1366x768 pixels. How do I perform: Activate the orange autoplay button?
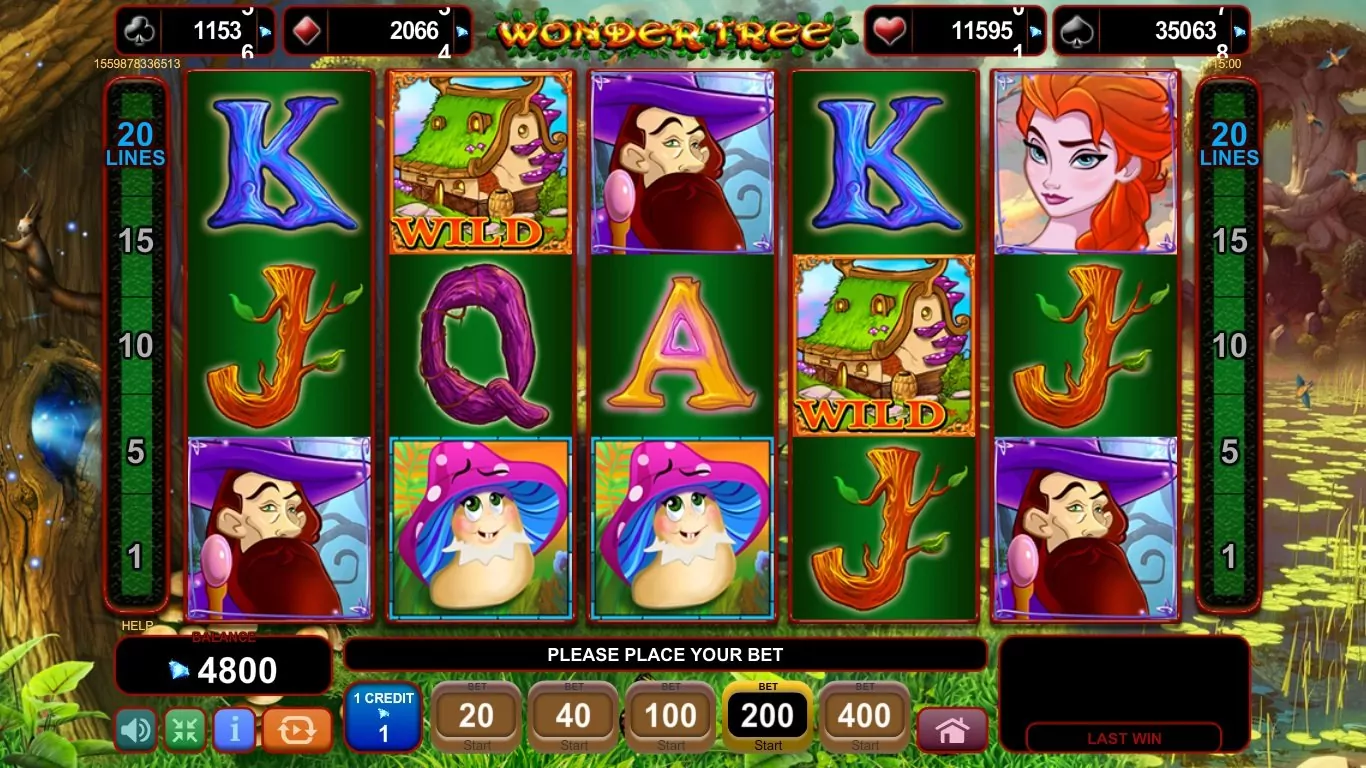pyautogui.click(x=297, y=730)
